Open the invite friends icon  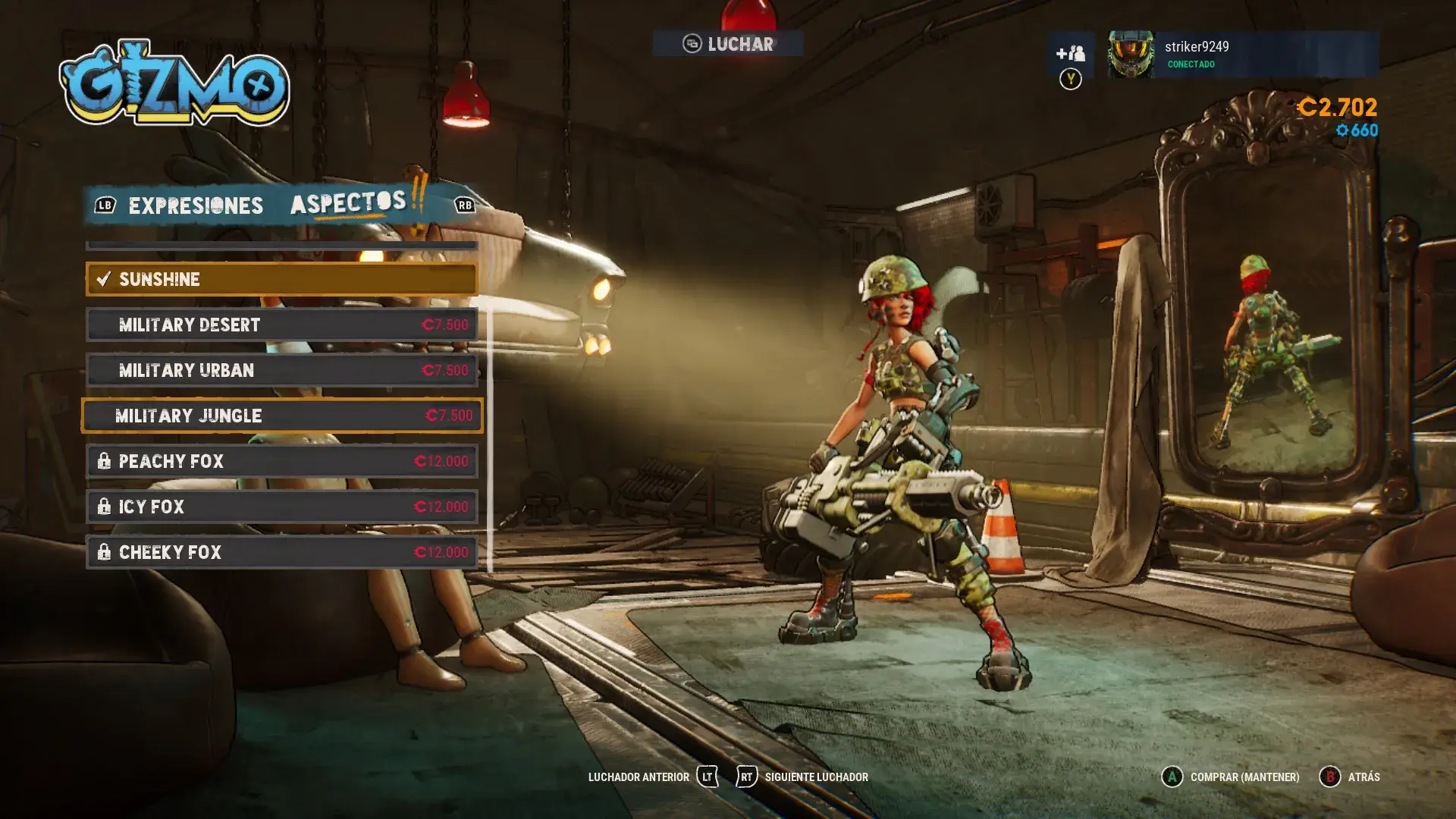(x=1070, y=54)
